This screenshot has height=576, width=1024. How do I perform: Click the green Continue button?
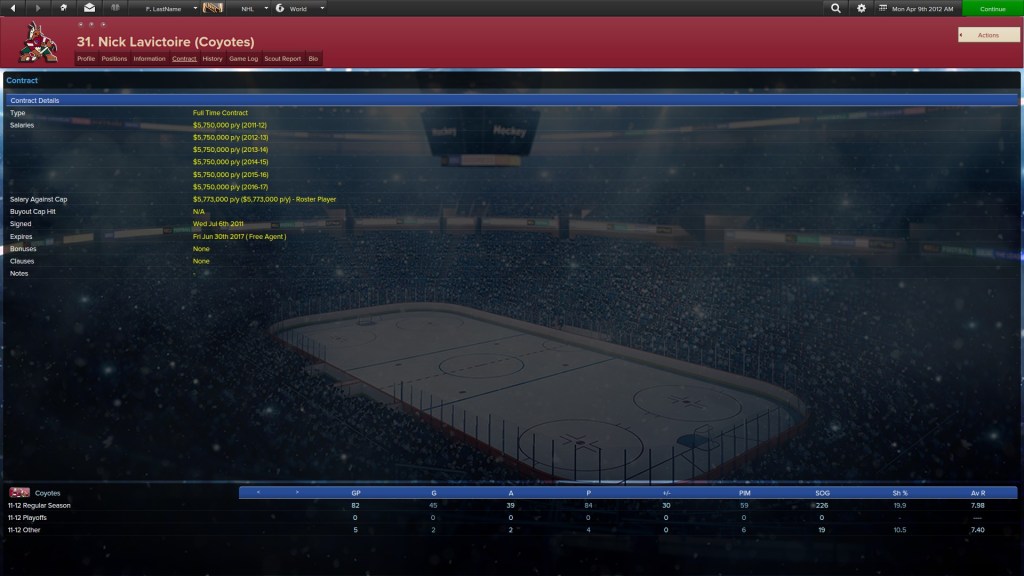coord(992,8)
